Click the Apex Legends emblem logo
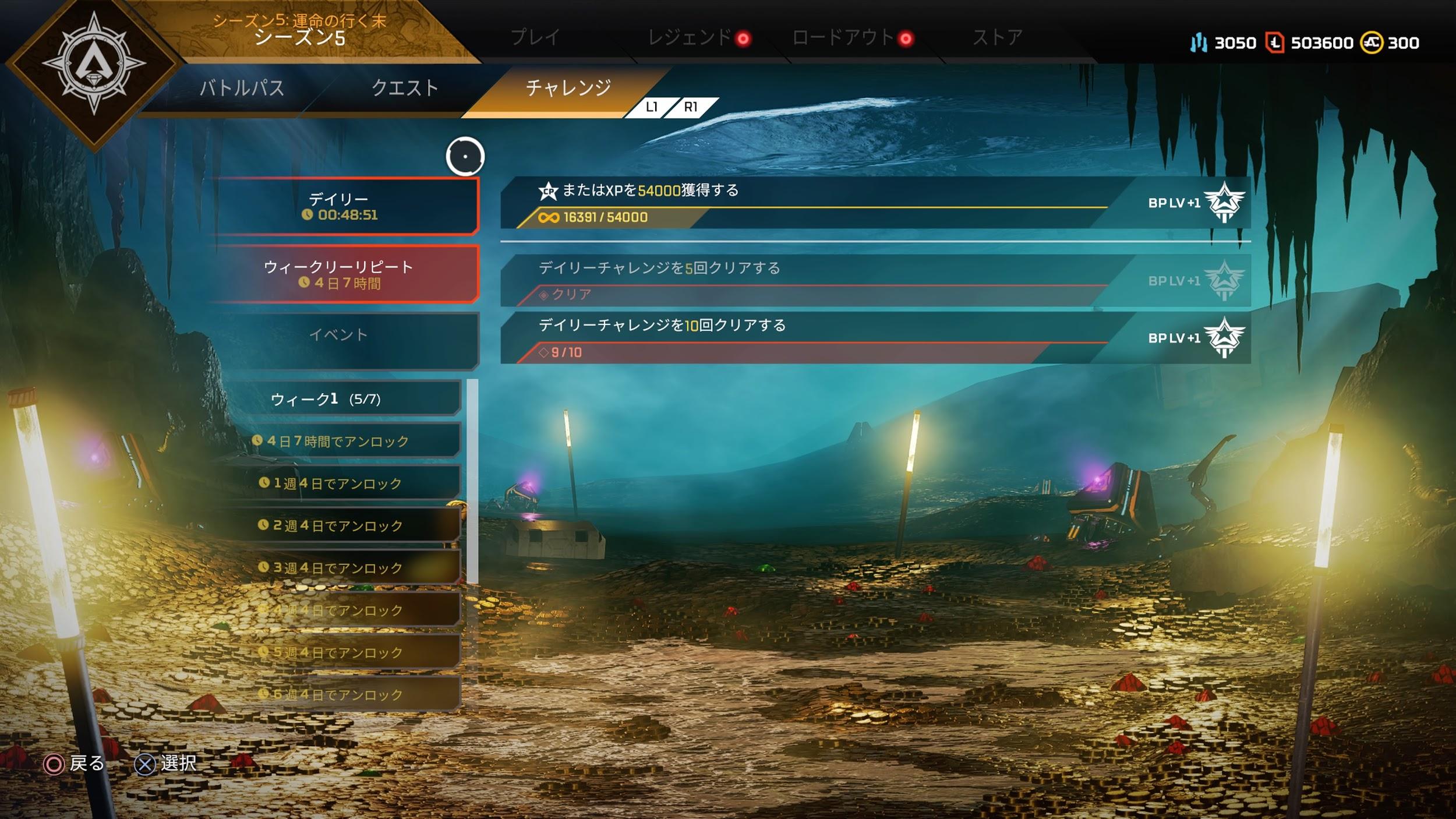The height and width of the screenshot is (819, 1456). (93, 64)
